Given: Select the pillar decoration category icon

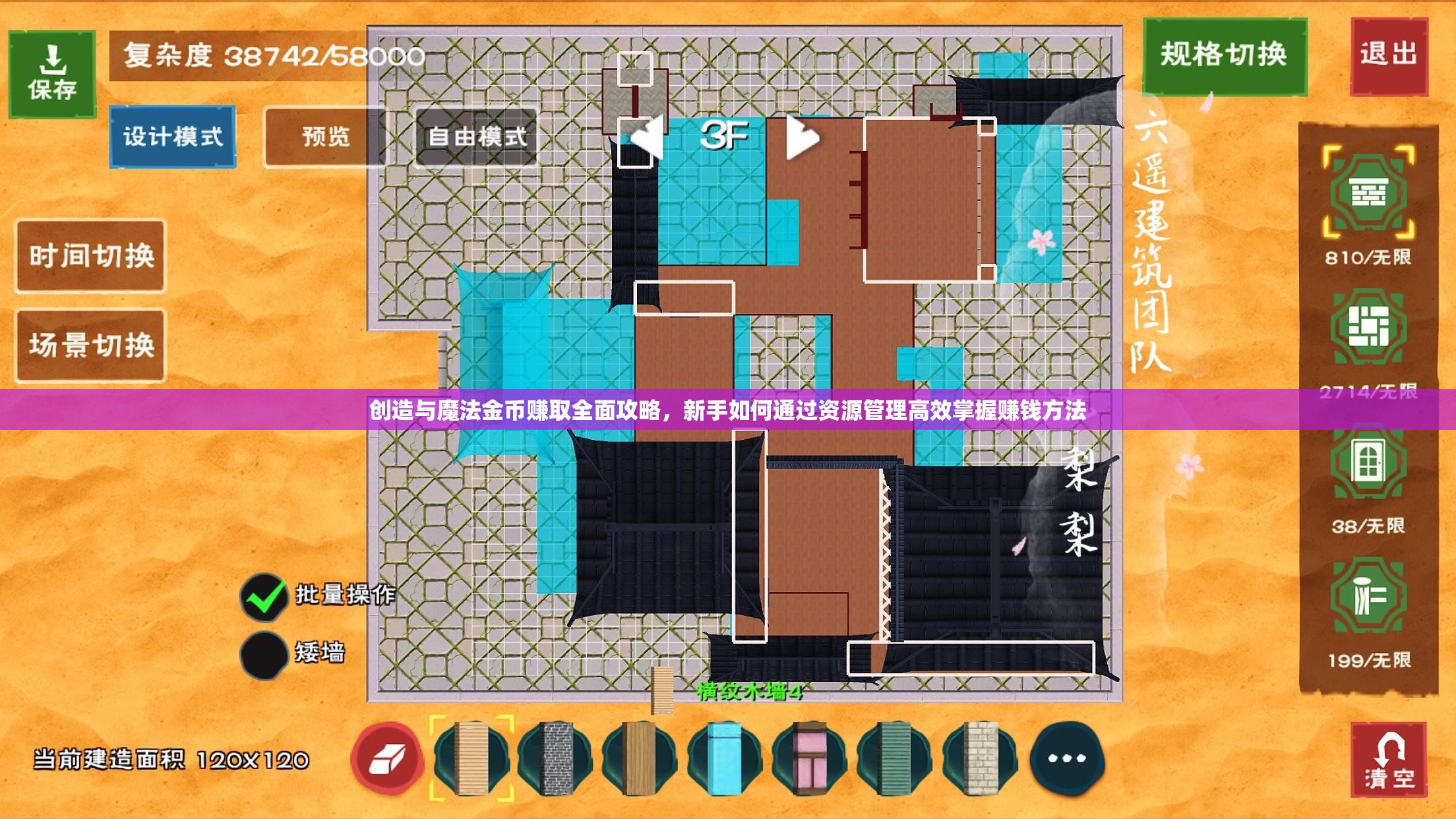Looking at the screenshot, I should [x=1369, y=597].
